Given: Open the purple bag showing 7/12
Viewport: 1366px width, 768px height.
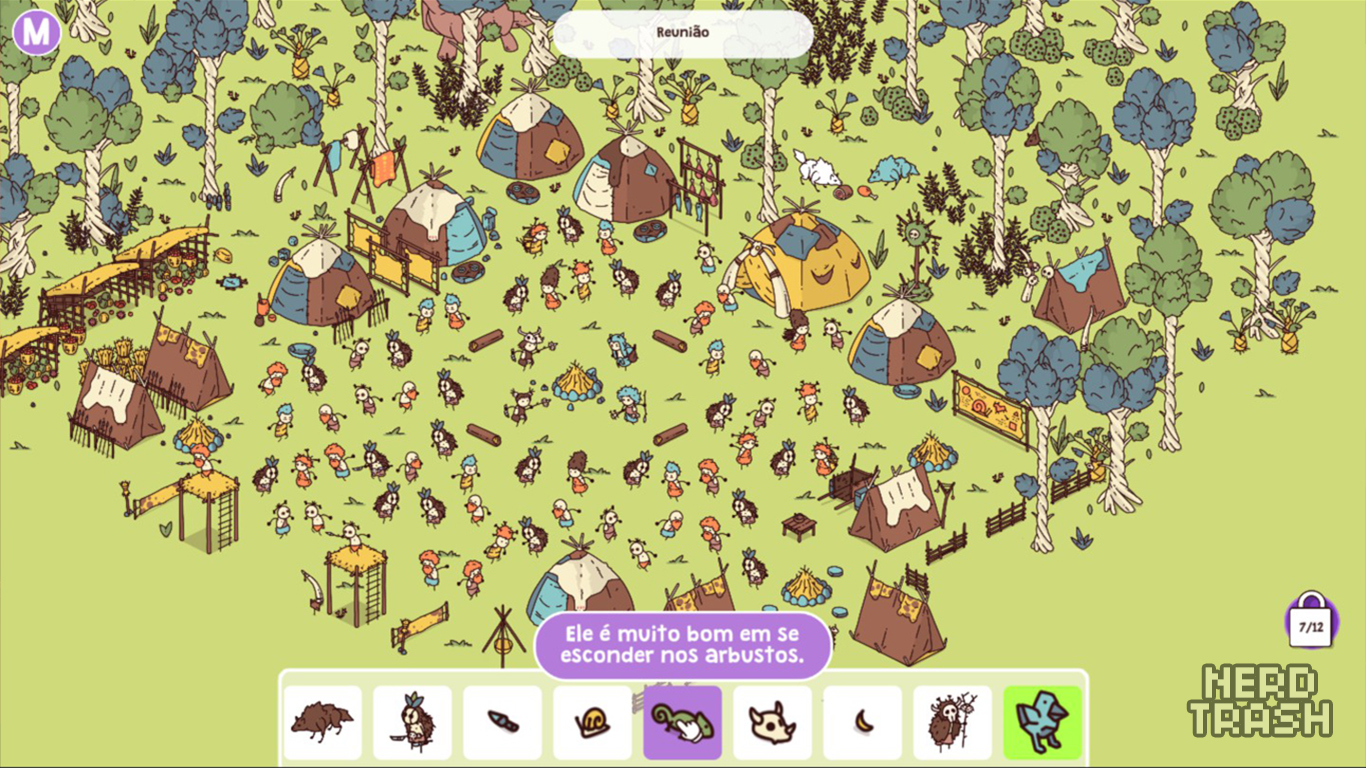Looking at the screenshot, I should 1311,624.
